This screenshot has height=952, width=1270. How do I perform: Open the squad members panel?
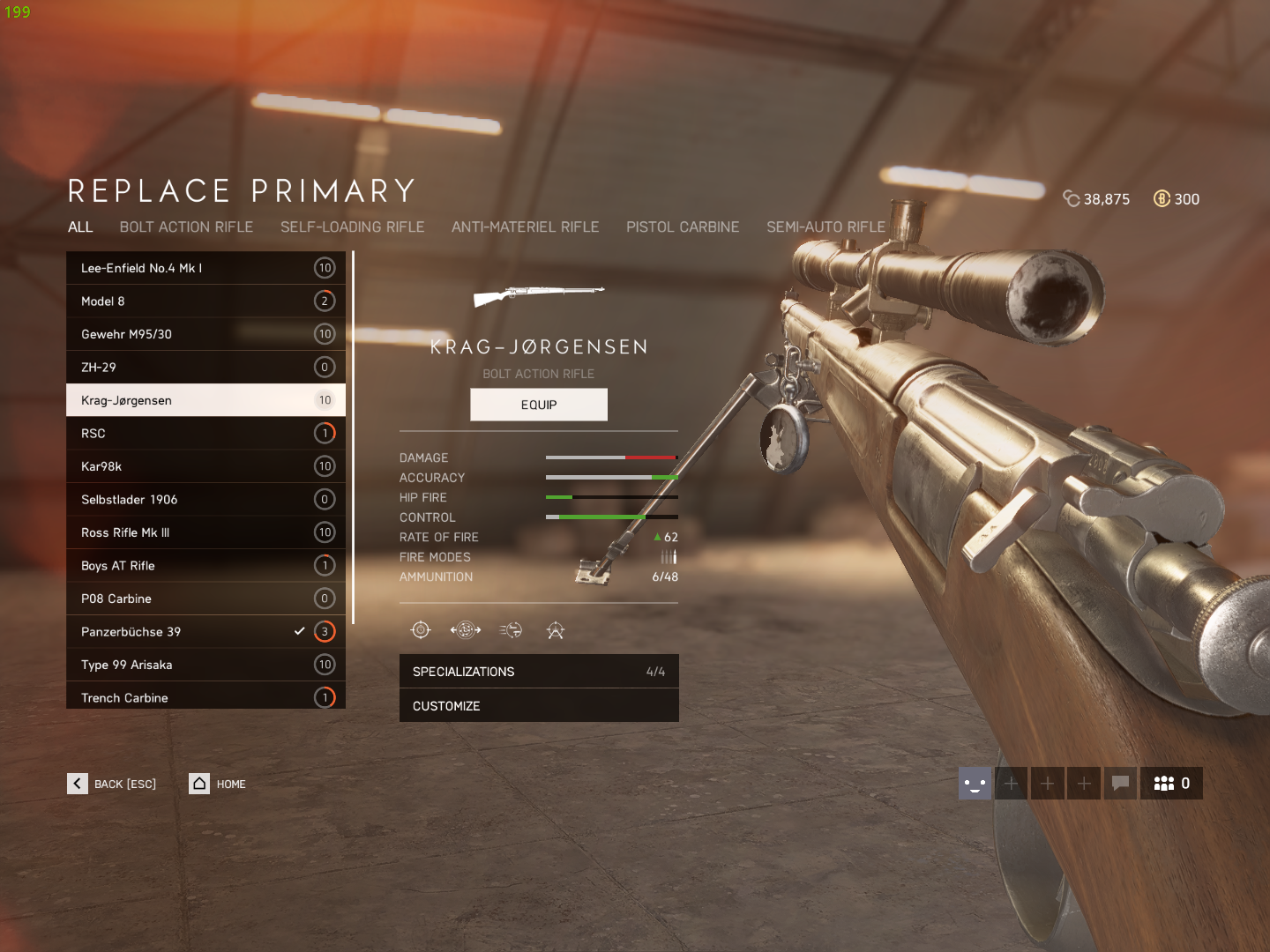pos(1171,783)
